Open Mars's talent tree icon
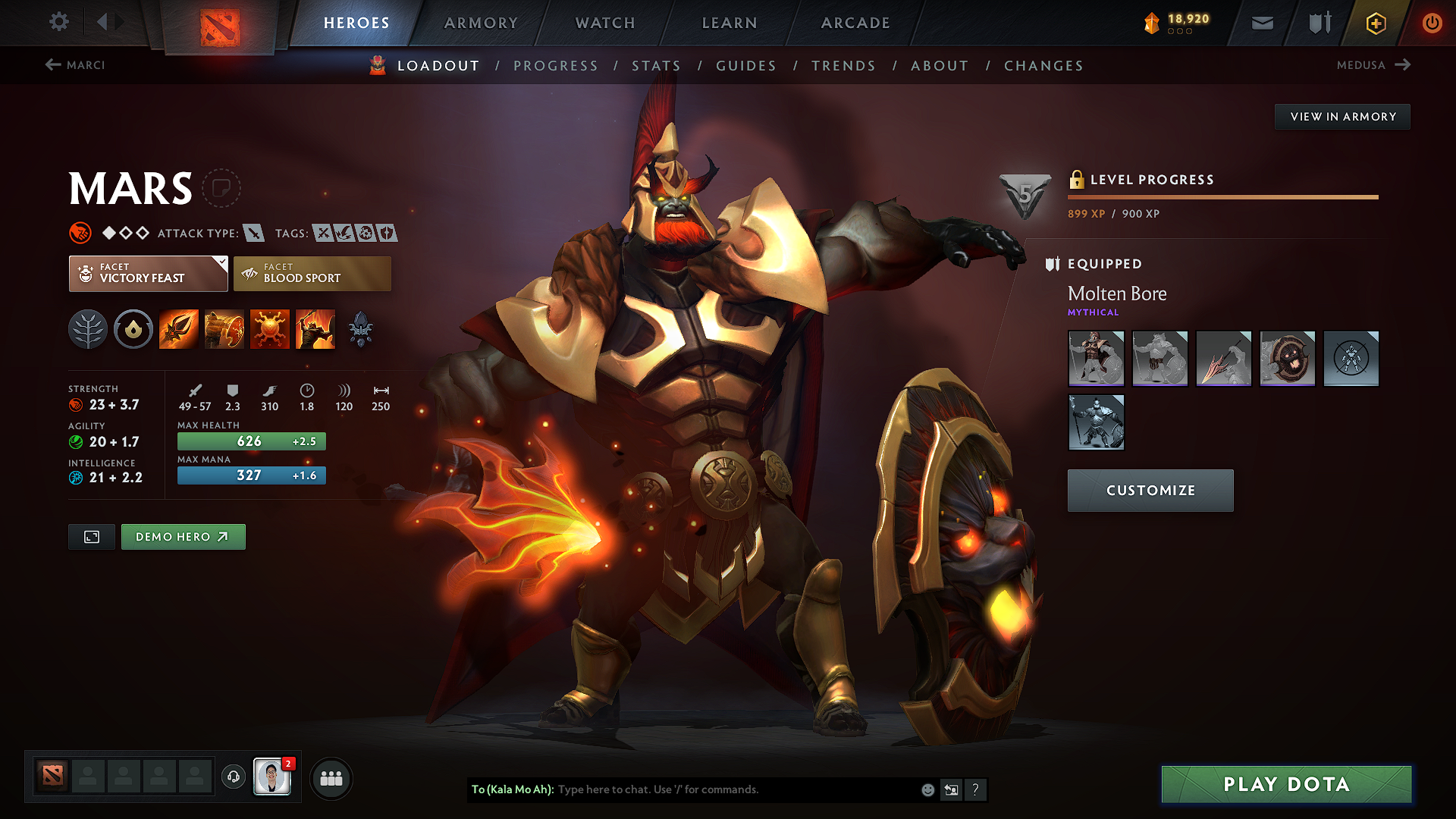1456x819 pixels. (88, 329)
